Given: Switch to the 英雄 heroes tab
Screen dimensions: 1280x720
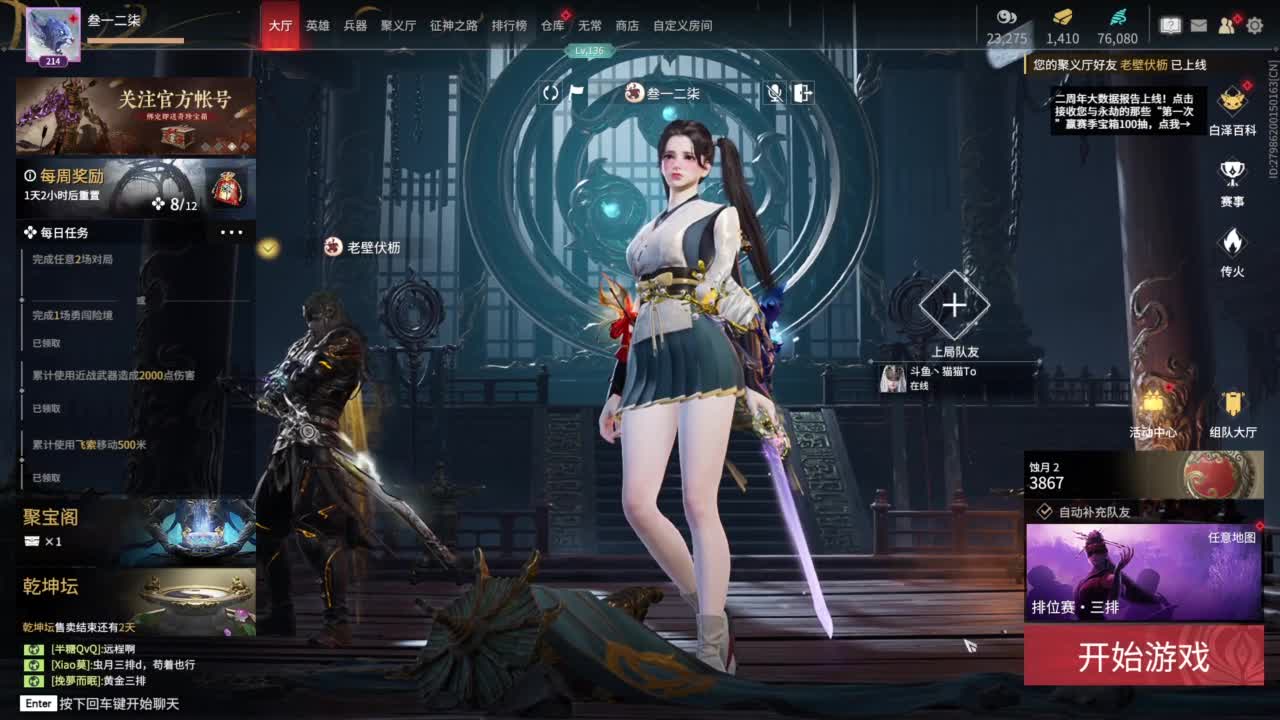Looking at the screenshot, I should [317, 26].
